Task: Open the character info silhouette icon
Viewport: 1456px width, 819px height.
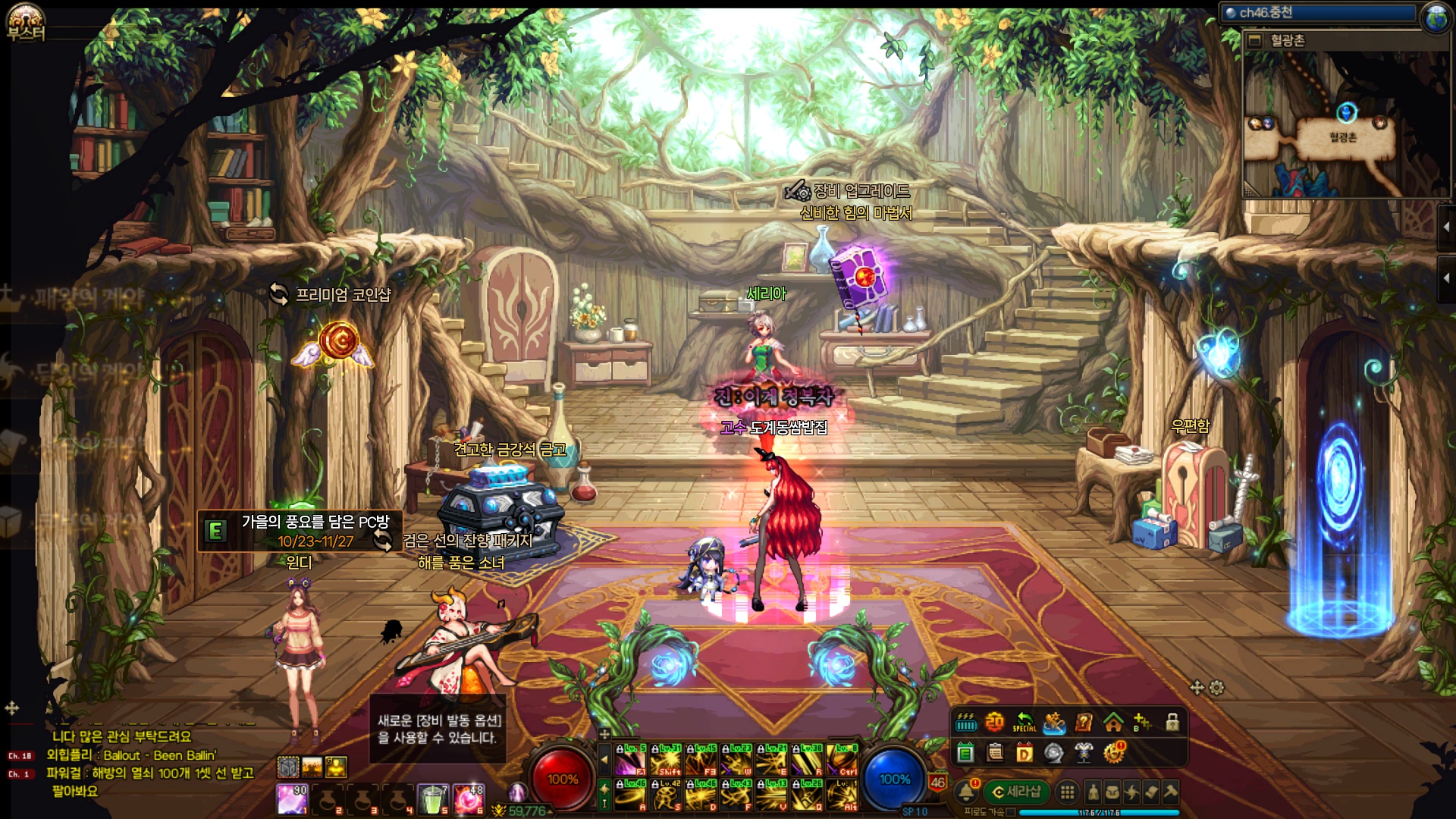Action: (1093, 793)
